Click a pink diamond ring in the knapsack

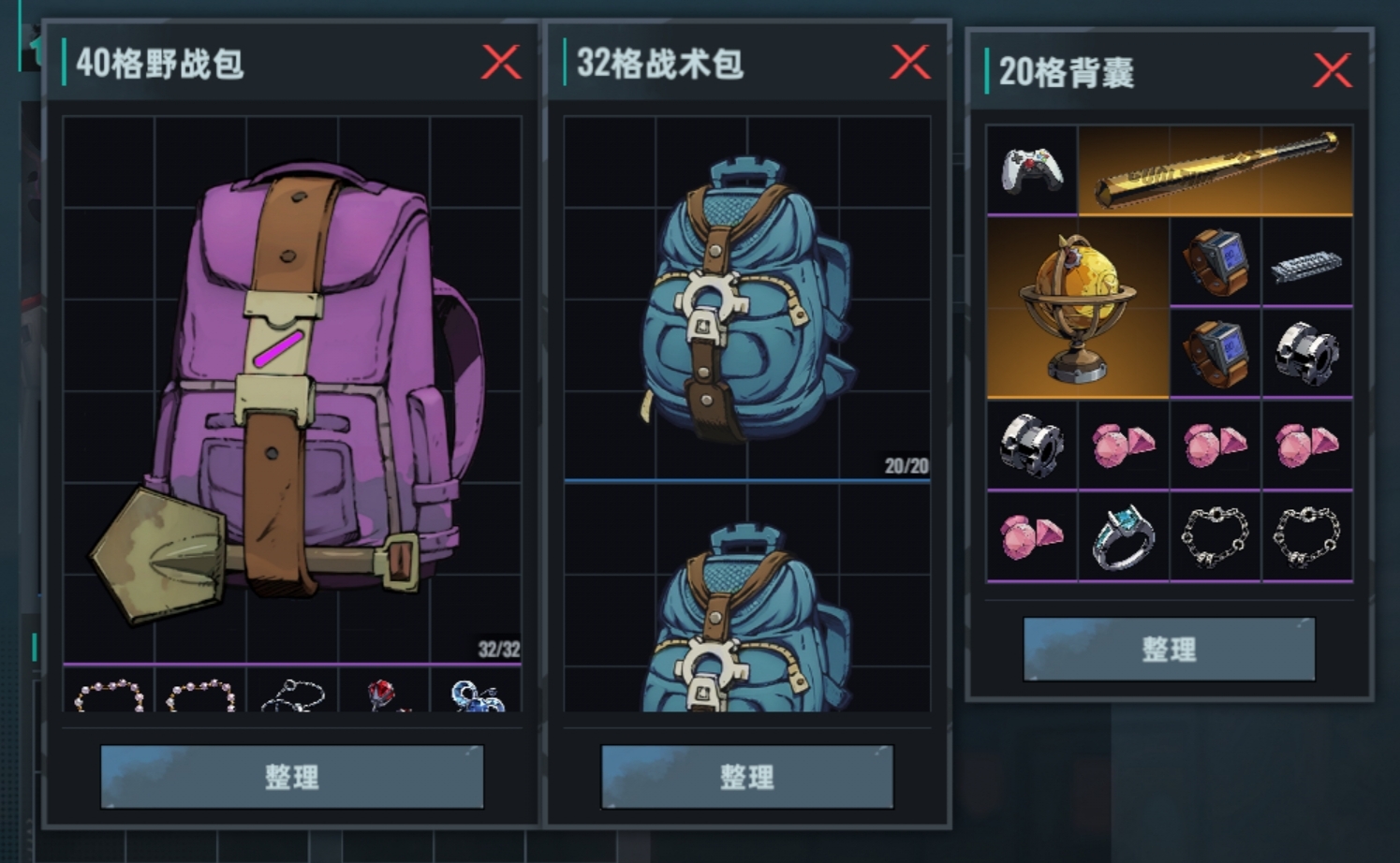click(1123, 443)
